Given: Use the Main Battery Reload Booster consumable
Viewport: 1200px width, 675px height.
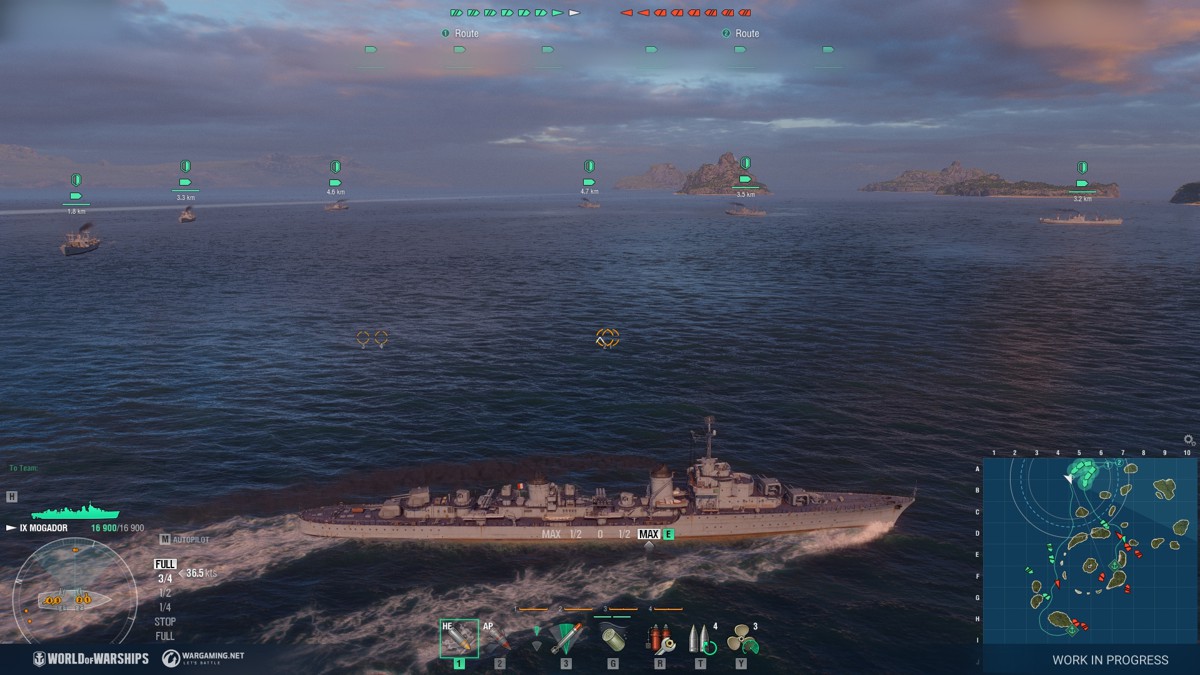Looking at the screenshot, I should (x=700, y=638).
